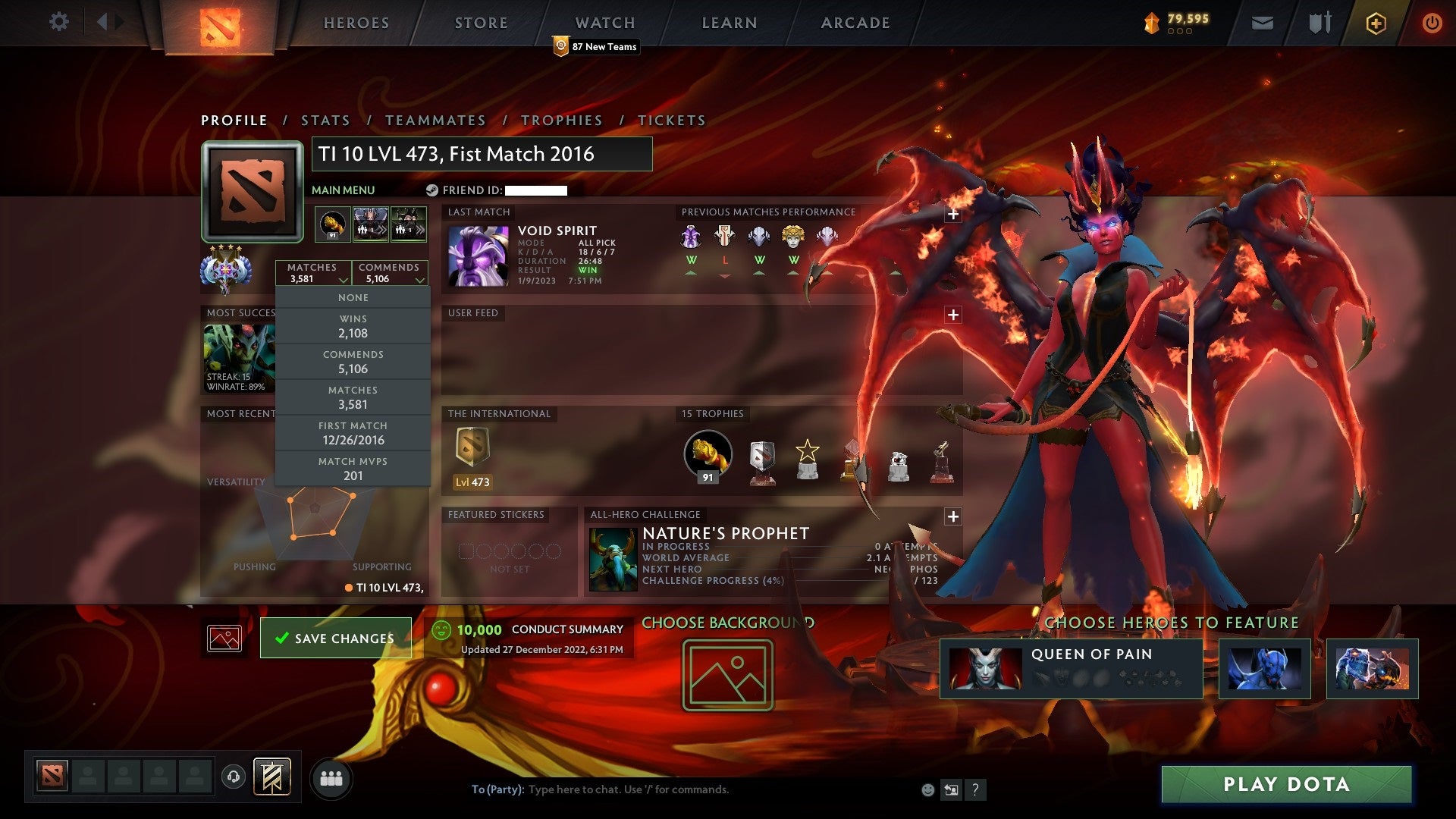Image resolution: width=1456 pixels, height=819 pixels.
Task: Open the emoticon picker beside the chat bar
Action: (x=928, y=789)
